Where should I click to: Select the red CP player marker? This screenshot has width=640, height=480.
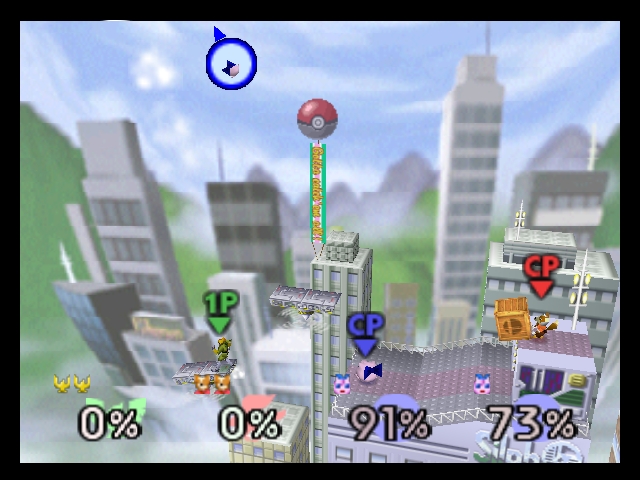pos(541,275)
